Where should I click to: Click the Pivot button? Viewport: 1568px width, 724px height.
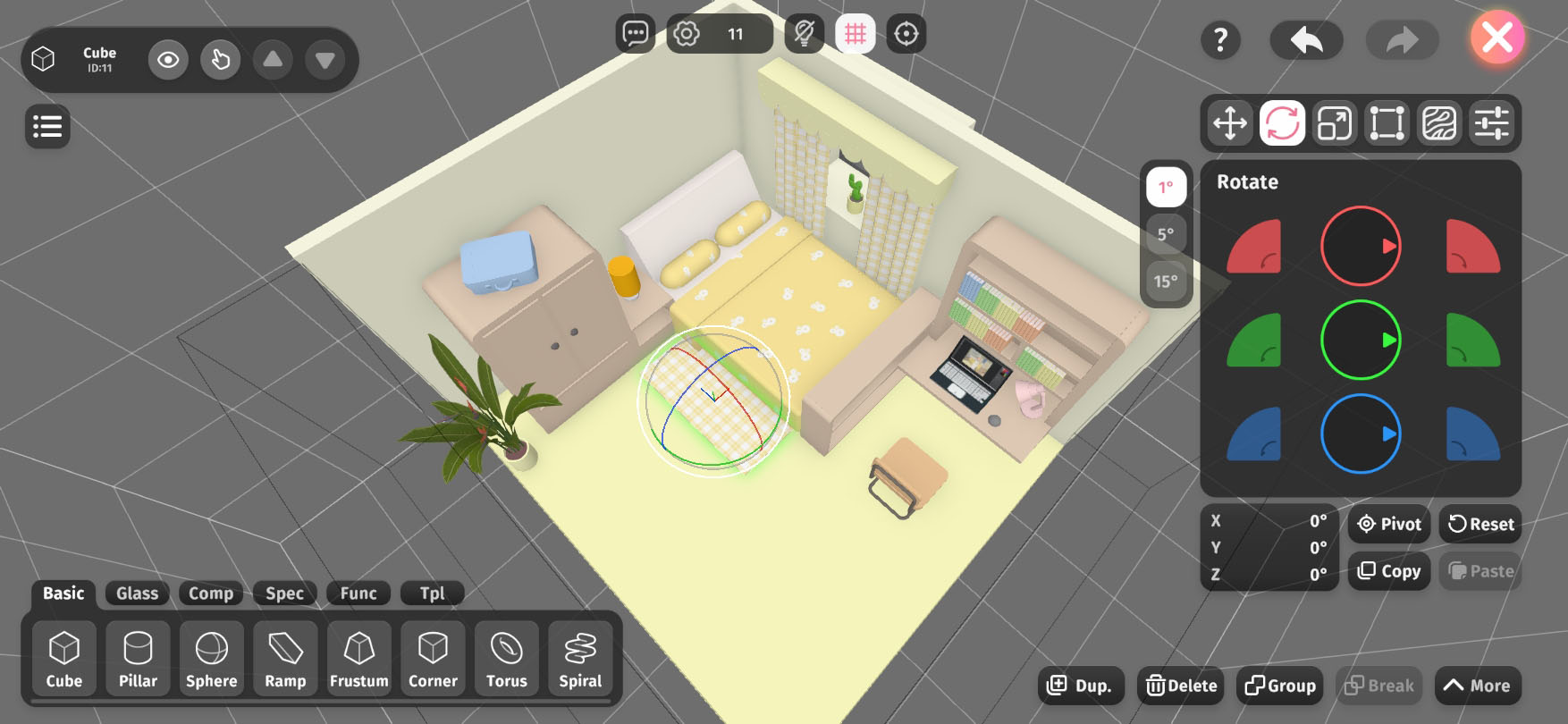tap(1389, 524)
